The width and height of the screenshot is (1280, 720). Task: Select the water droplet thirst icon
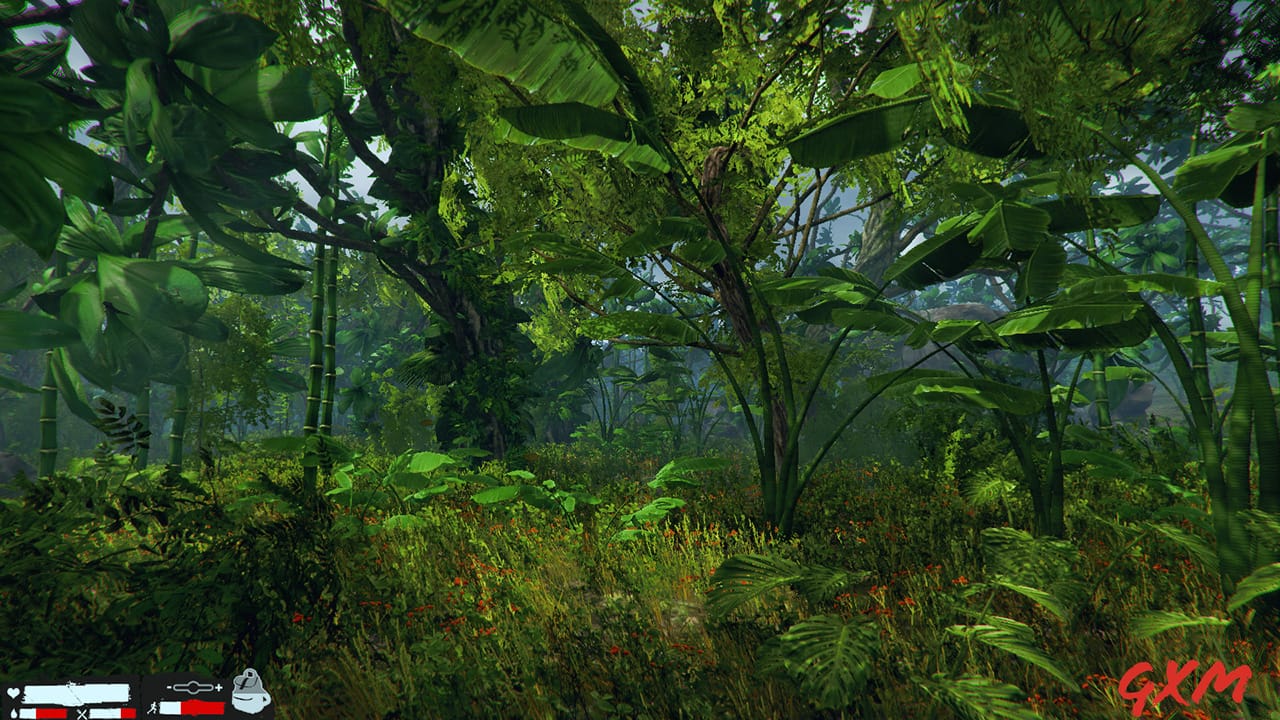(13, 712)
